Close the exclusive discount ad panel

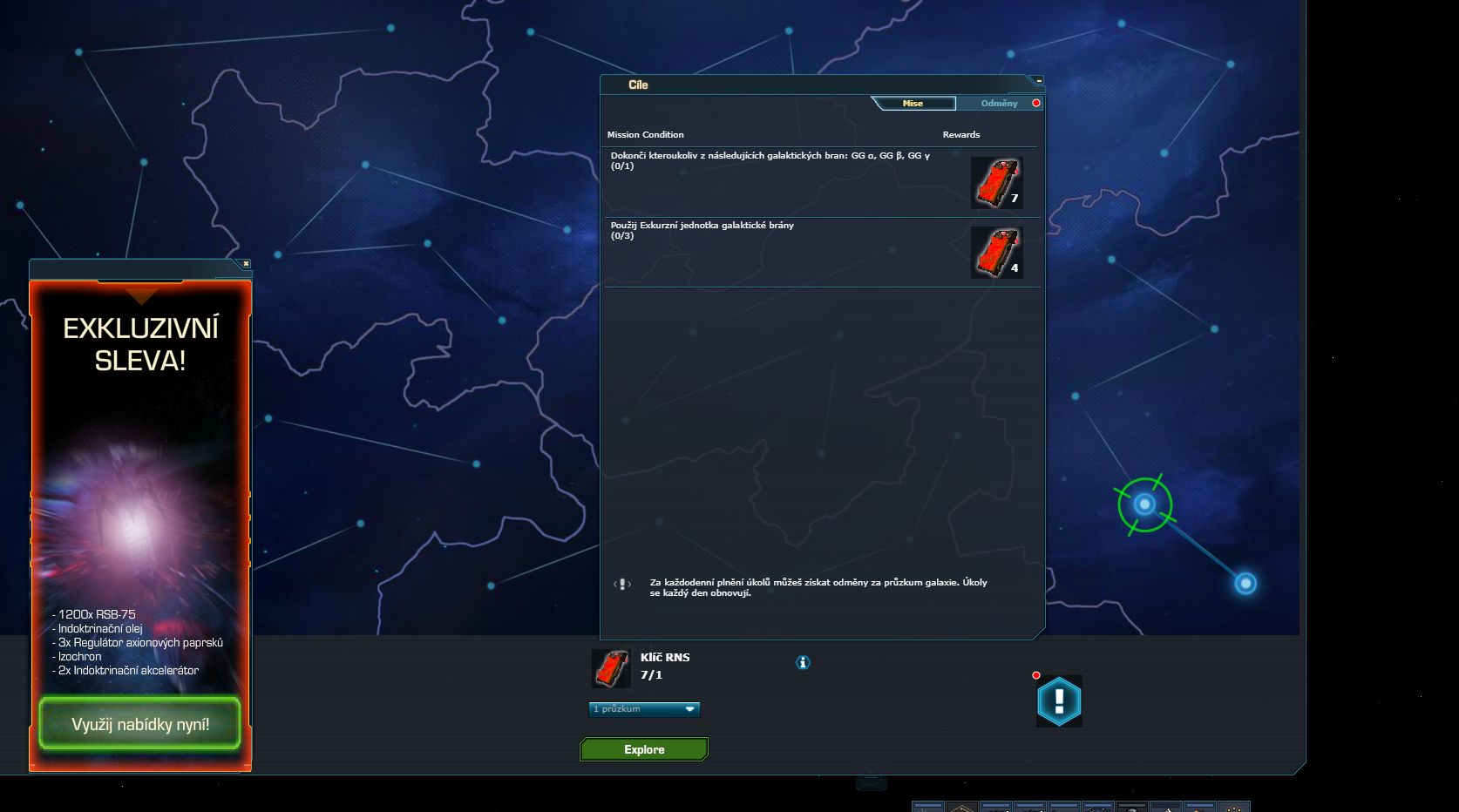pyautogui.click(x=246, y=263)
